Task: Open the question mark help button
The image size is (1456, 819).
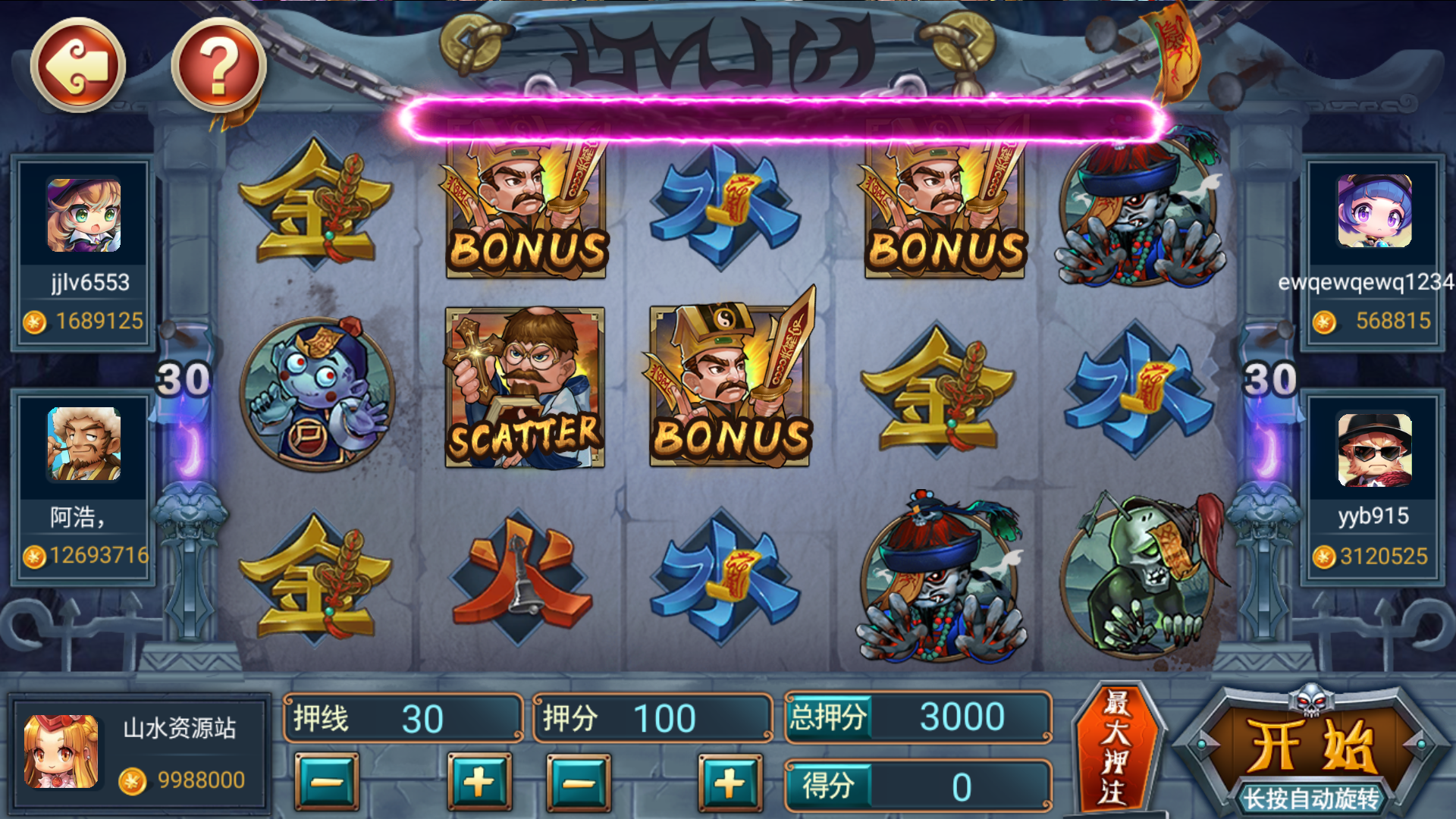Action: [x=218, y=66]
